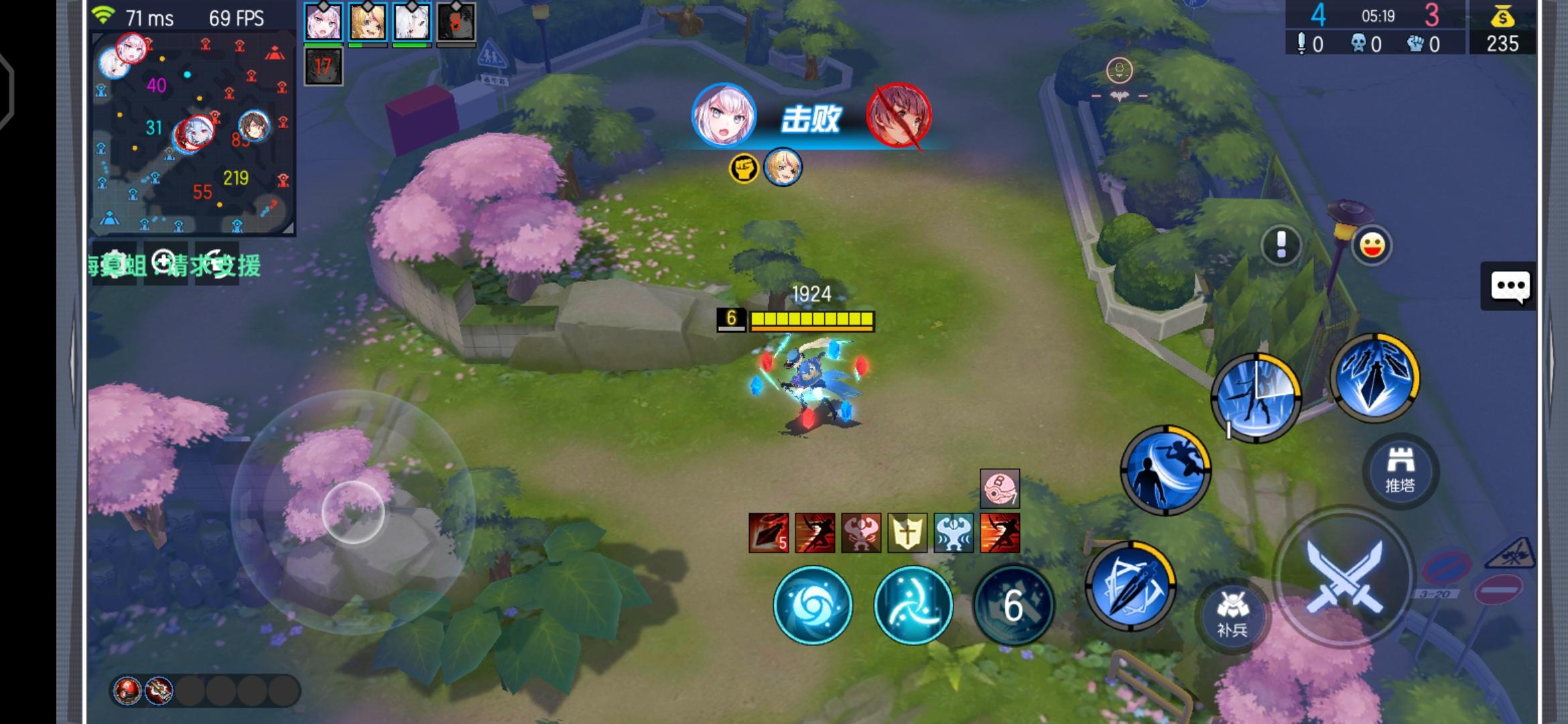Open the settings gear icon near the minimap
The image size is (1568, 724).
115,265
